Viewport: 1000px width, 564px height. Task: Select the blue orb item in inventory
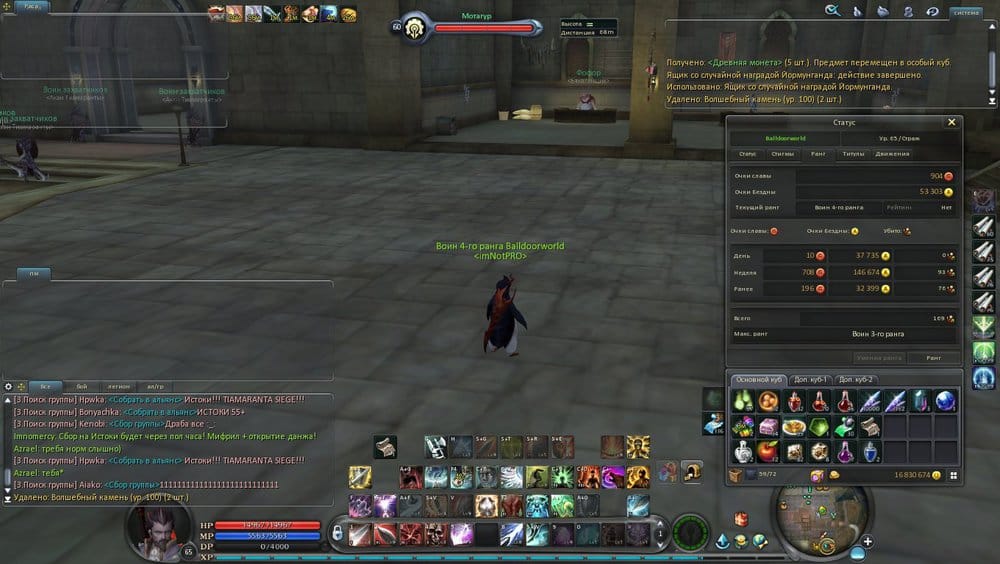945,401
